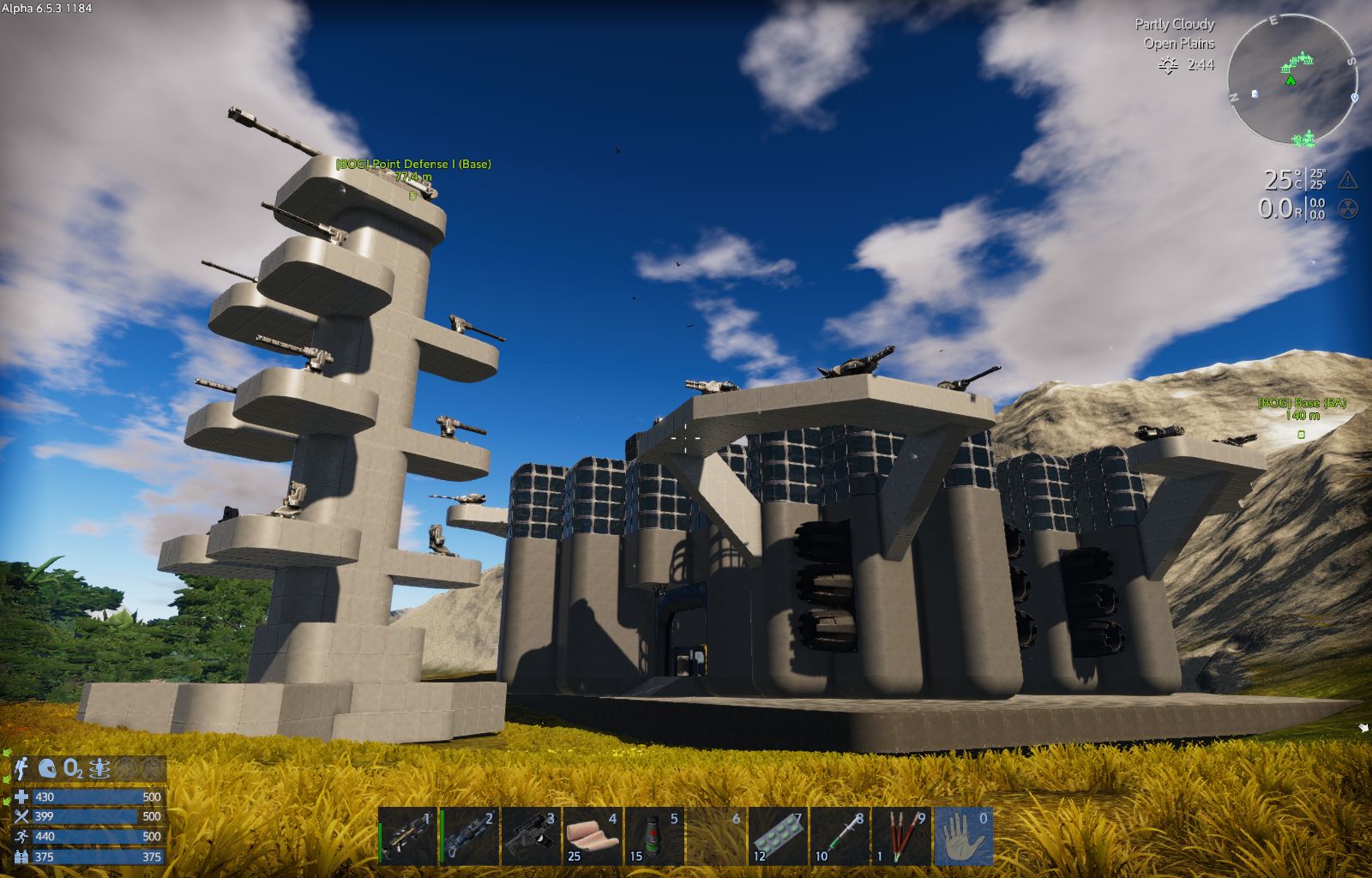Equip the black pistol in slot 3
This screenshot has height=878, width=1372.
tap(532, 836)
